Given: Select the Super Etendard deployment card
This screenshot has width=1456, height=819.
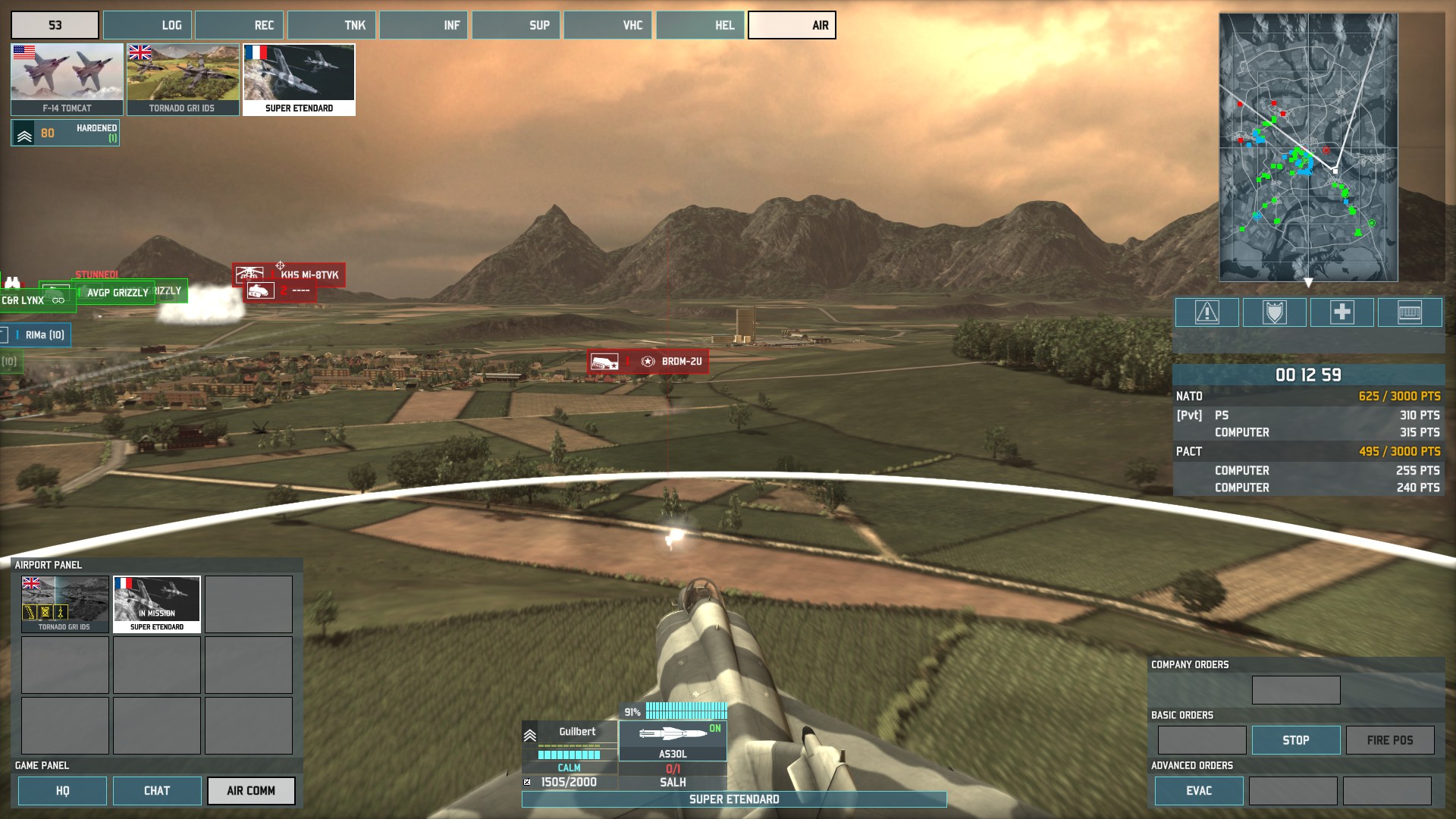Looking at the screenshot, I should (299, 79).
